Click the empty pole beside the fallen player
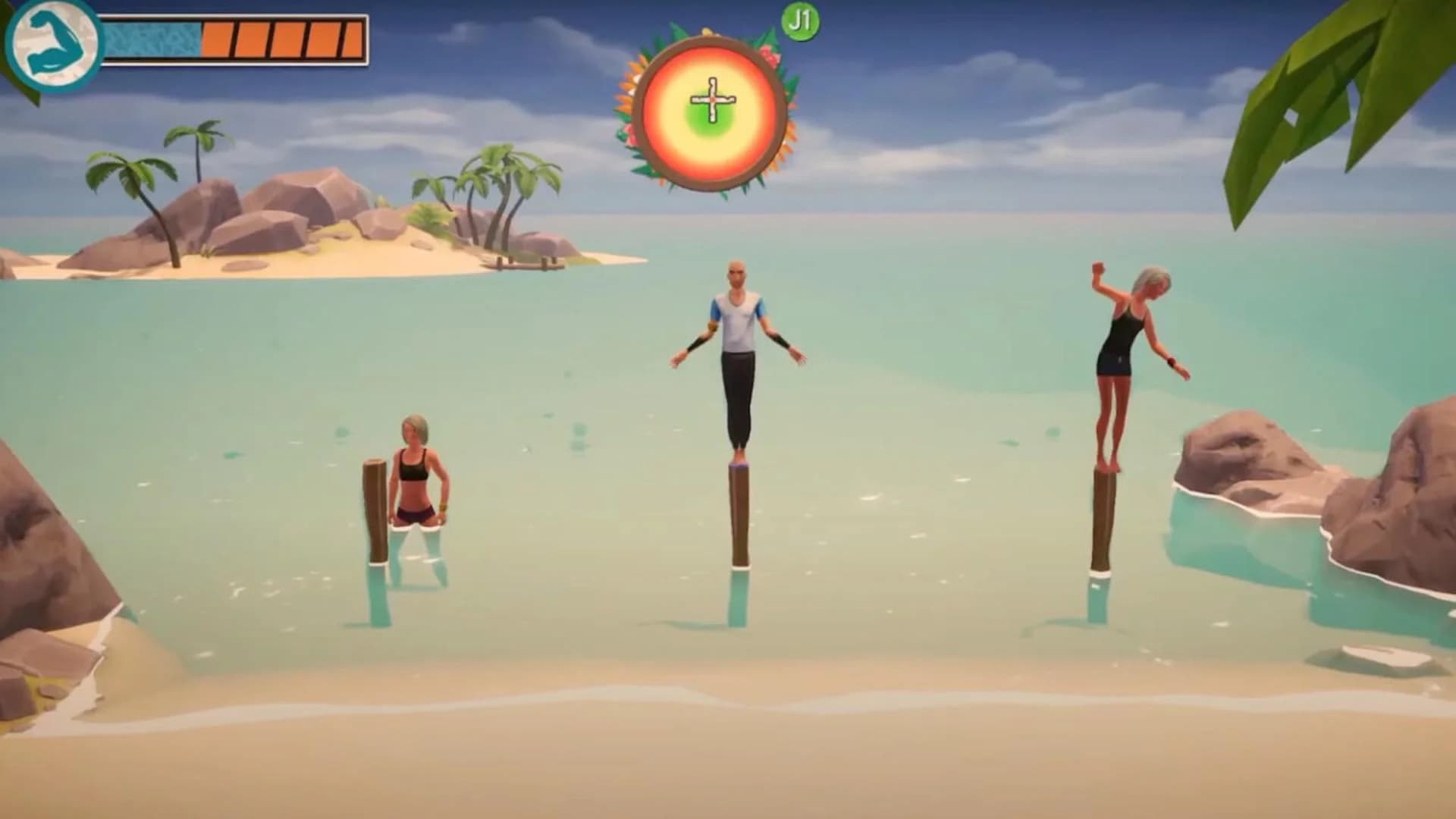Screen dimensions: 1456x819 coord(374,508)
